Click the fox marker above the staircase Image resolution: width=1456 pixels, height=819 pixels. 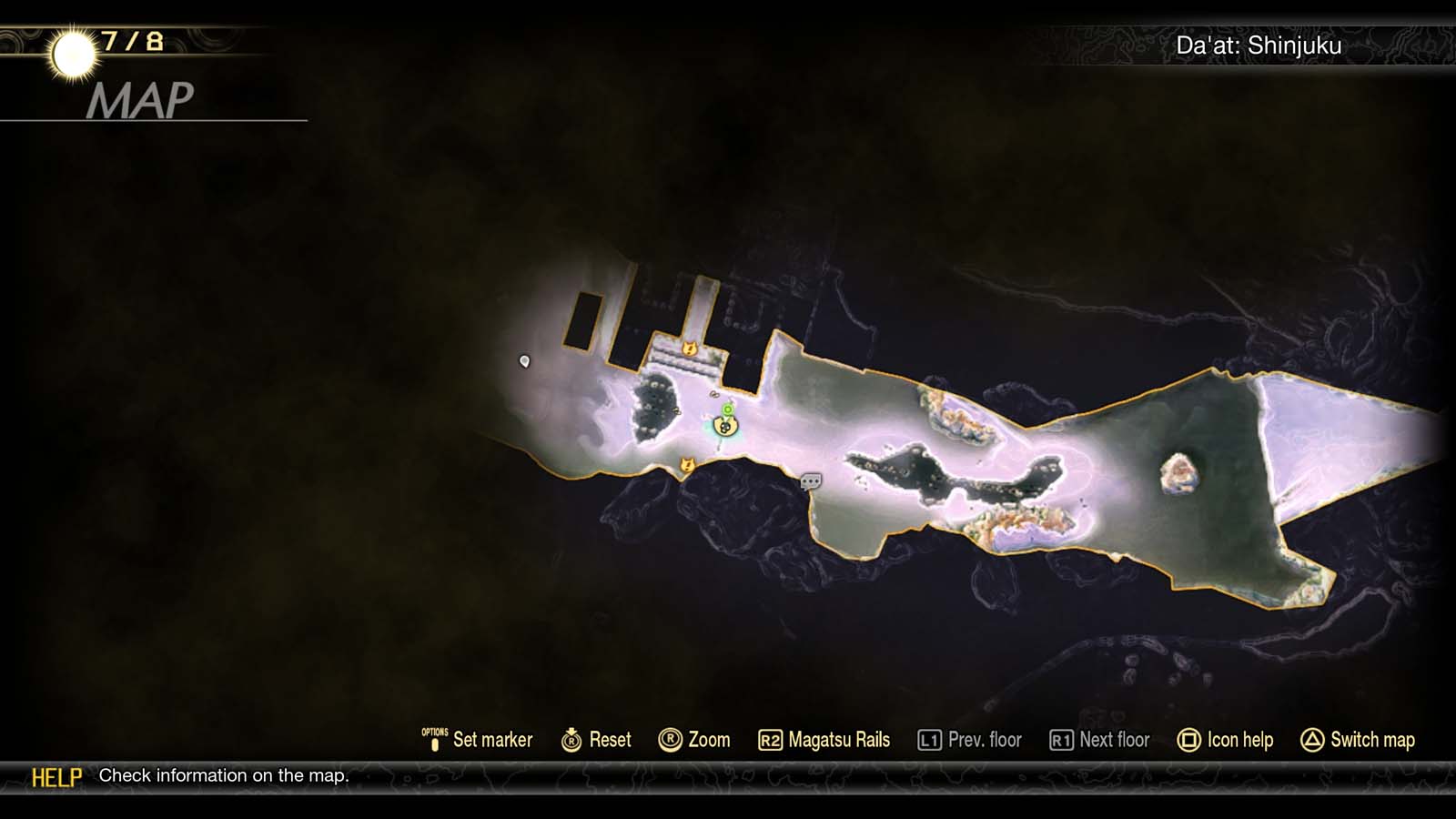689,349
